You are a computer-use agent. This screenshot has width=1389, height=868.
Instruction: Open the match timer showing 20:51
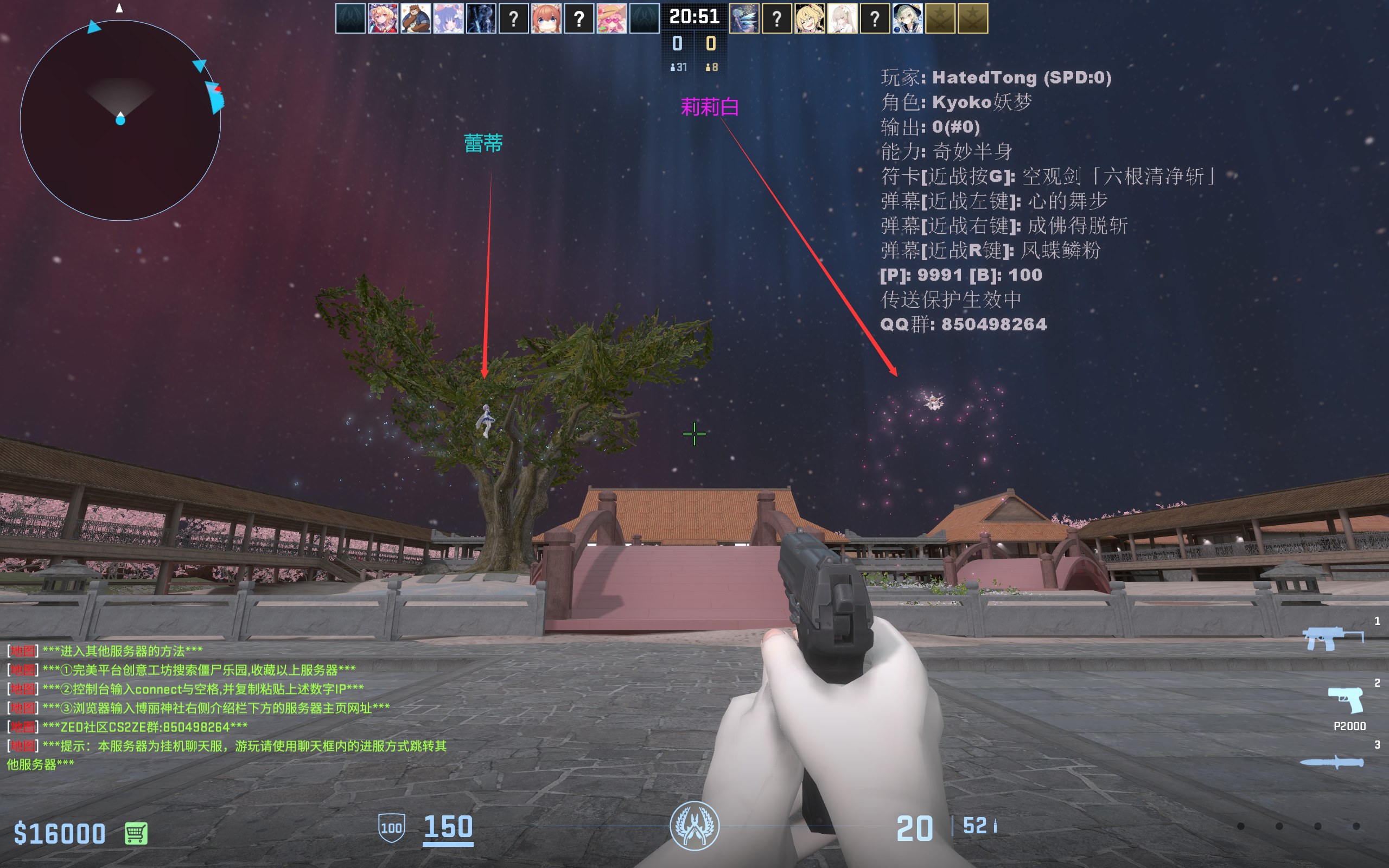coord(694,17)
